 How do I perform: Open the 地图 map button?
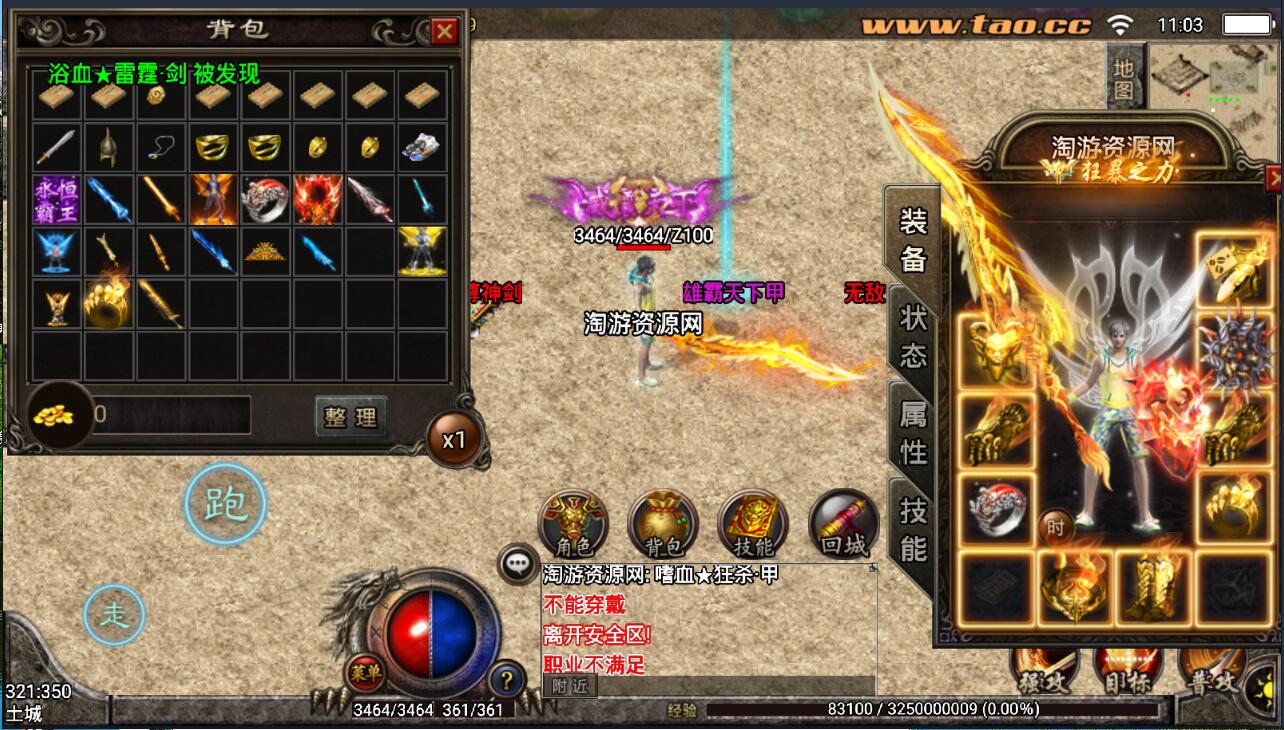1125,79
